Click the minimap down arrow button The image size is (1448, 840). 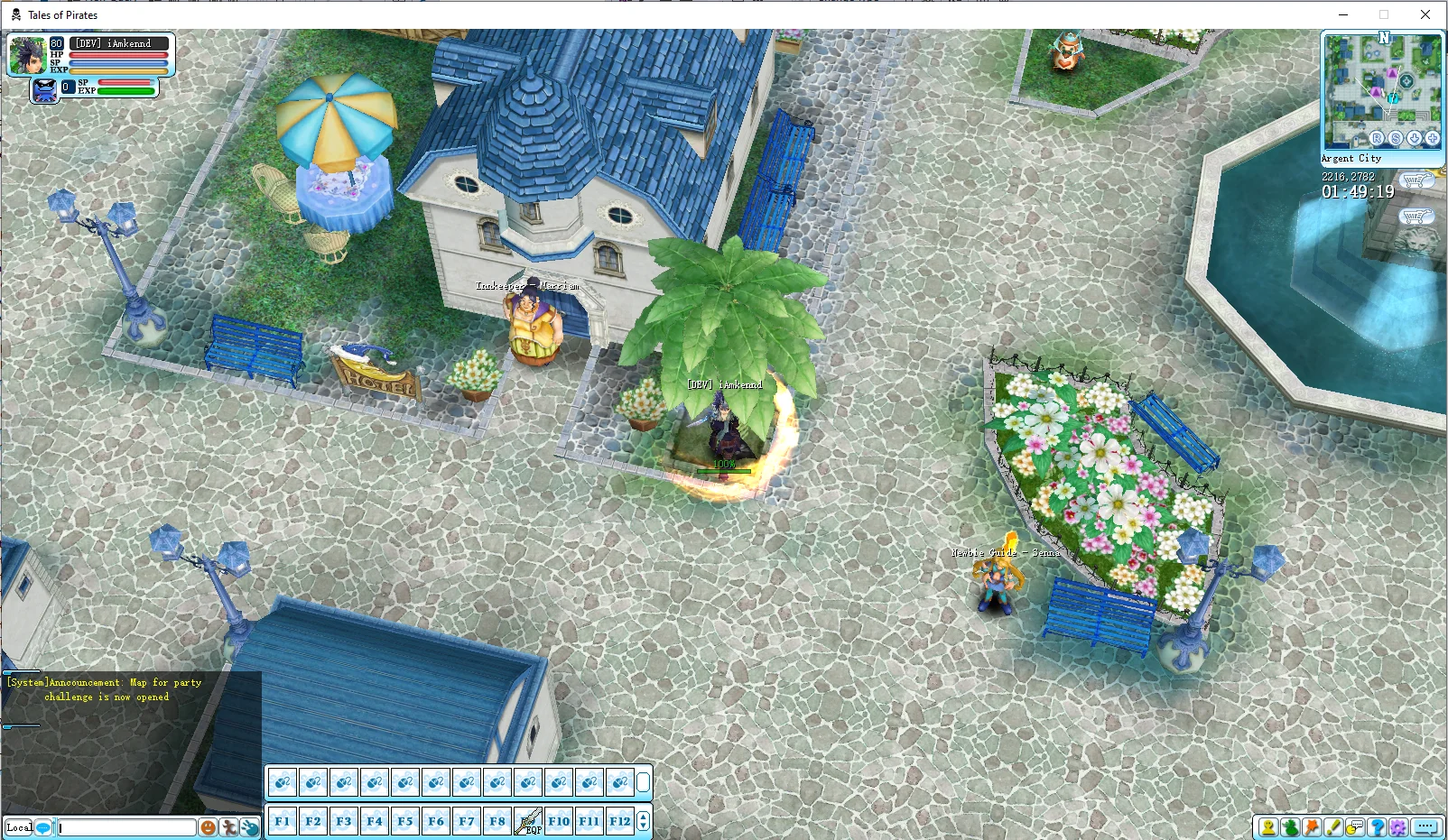click(1415, 138)
